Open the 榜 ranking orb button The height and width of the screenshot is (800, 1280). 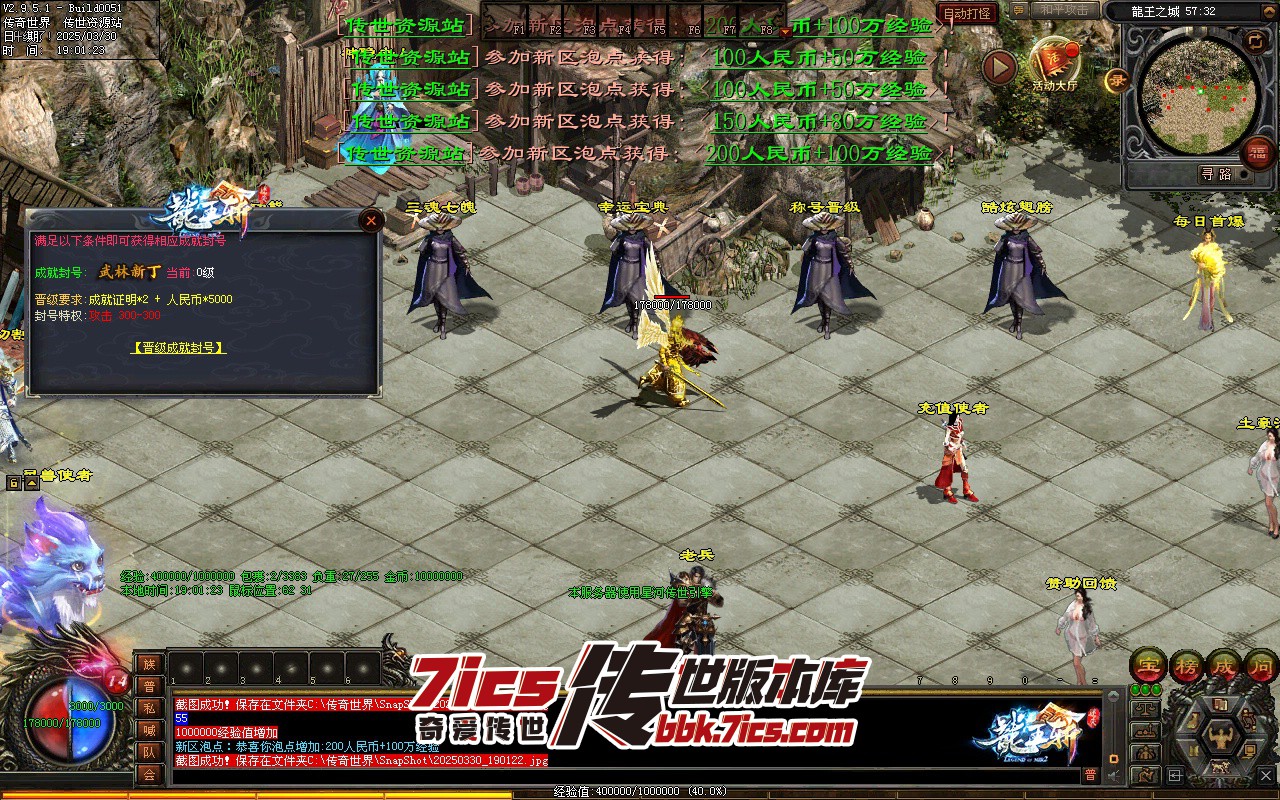(x=1187, y=664)
